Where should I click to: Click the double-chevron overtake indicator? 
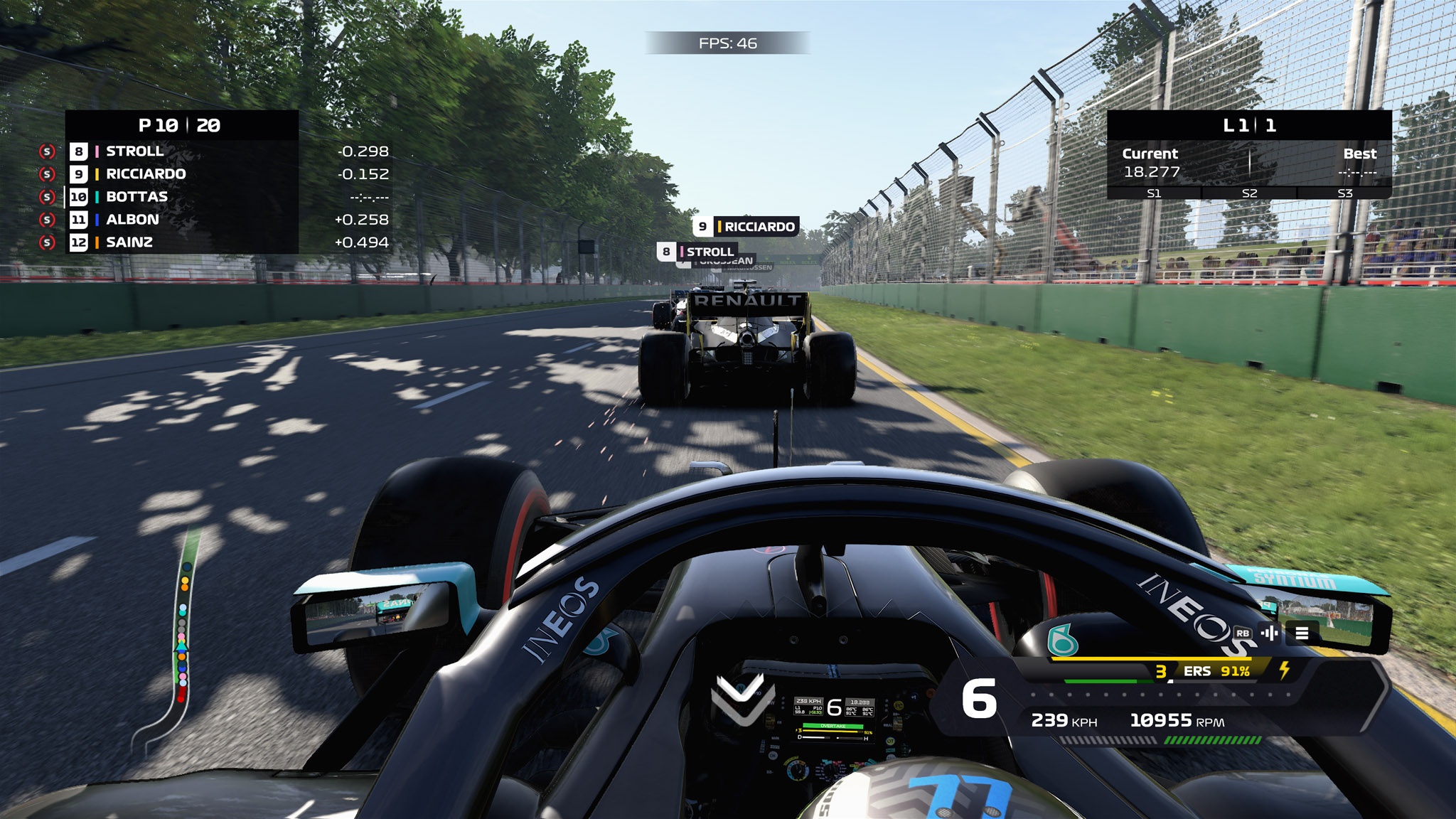click(x=743, y=699)
